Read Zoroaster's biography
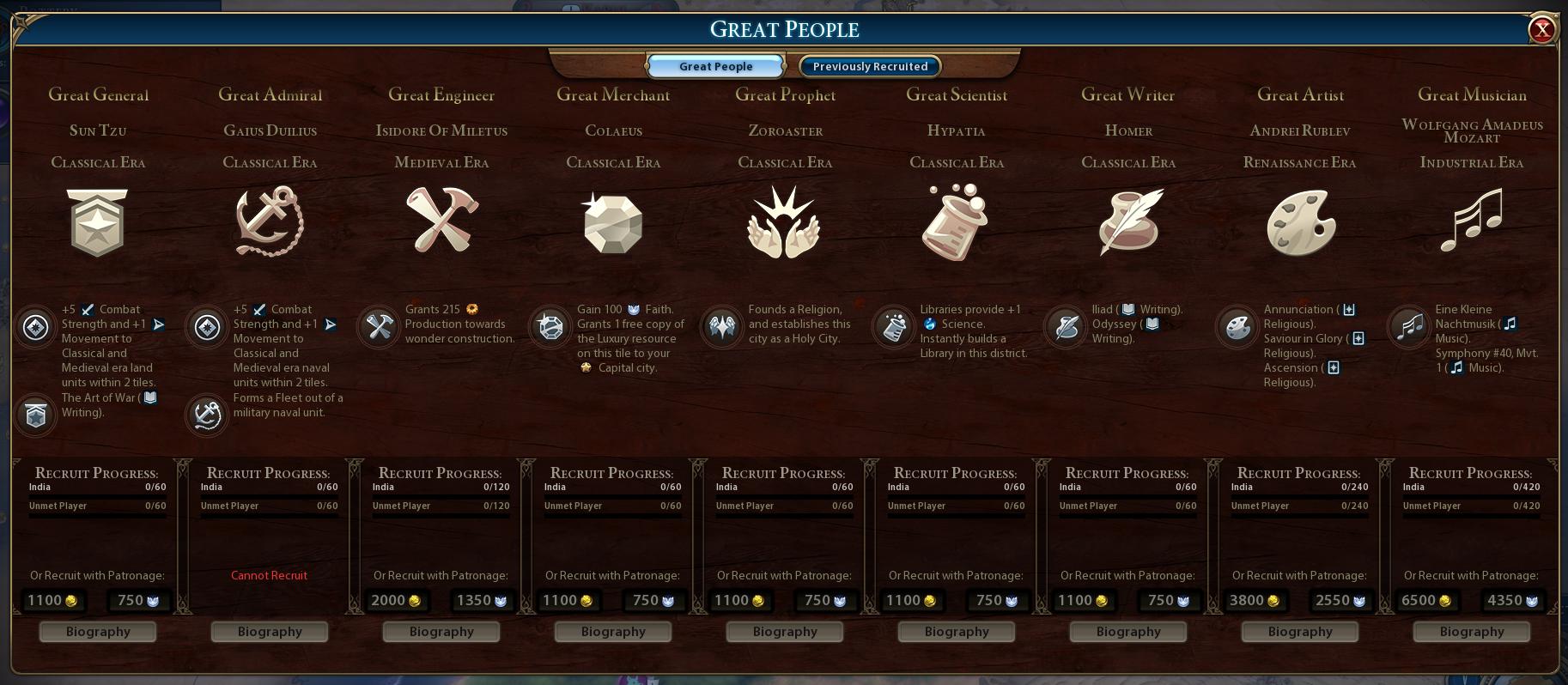 pyautogui.click(x=785, y=632)
